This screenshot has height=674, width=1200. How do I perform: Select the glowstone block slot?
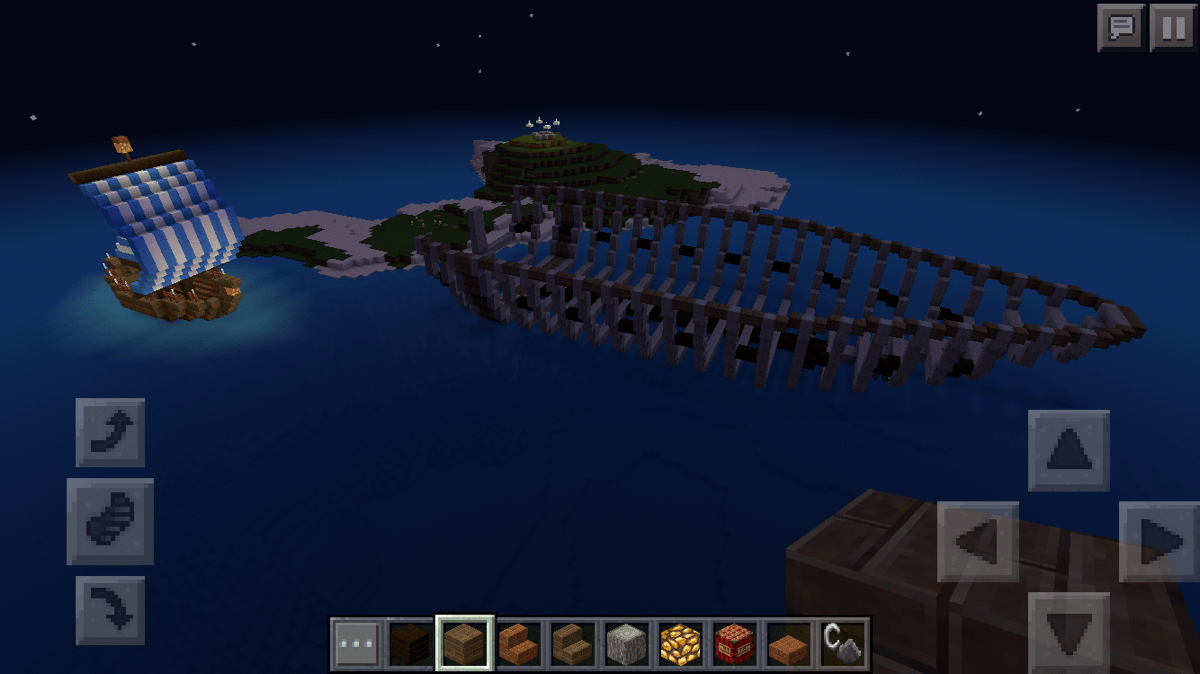click(x=680, y=643)
